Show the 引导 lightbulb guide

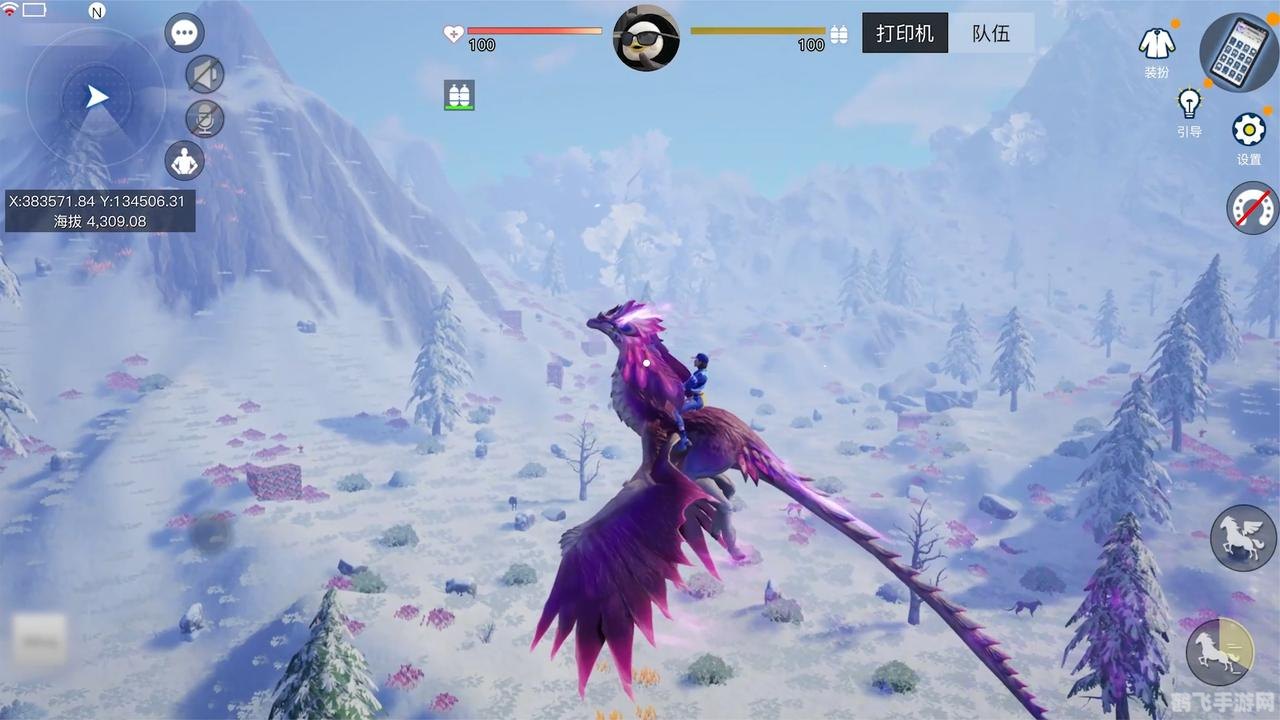(1189, 108)
